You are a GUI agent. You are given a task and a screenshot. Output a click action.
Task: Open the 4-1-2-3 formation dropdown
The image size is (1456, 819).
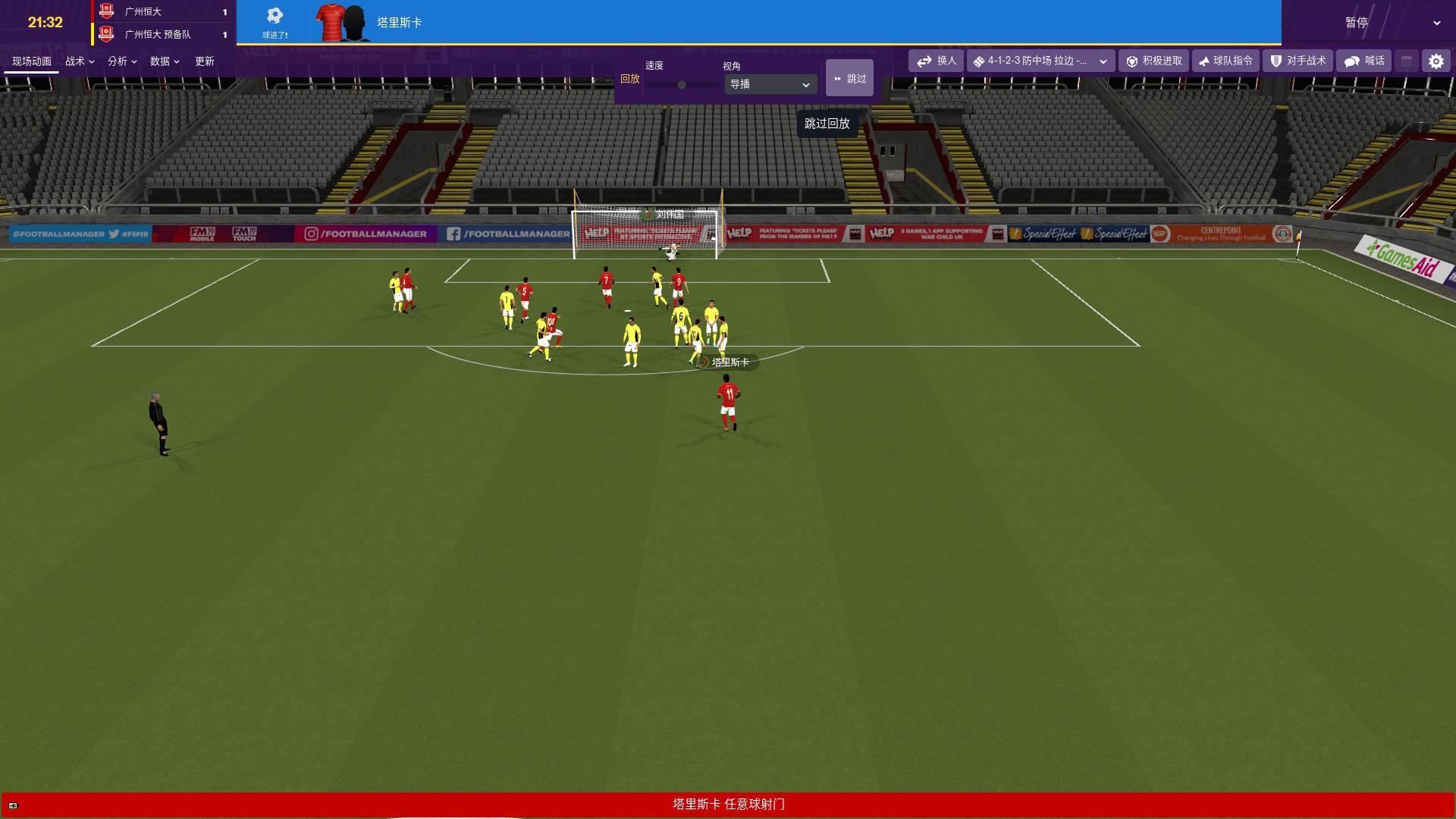click(x=1040, y=61)
